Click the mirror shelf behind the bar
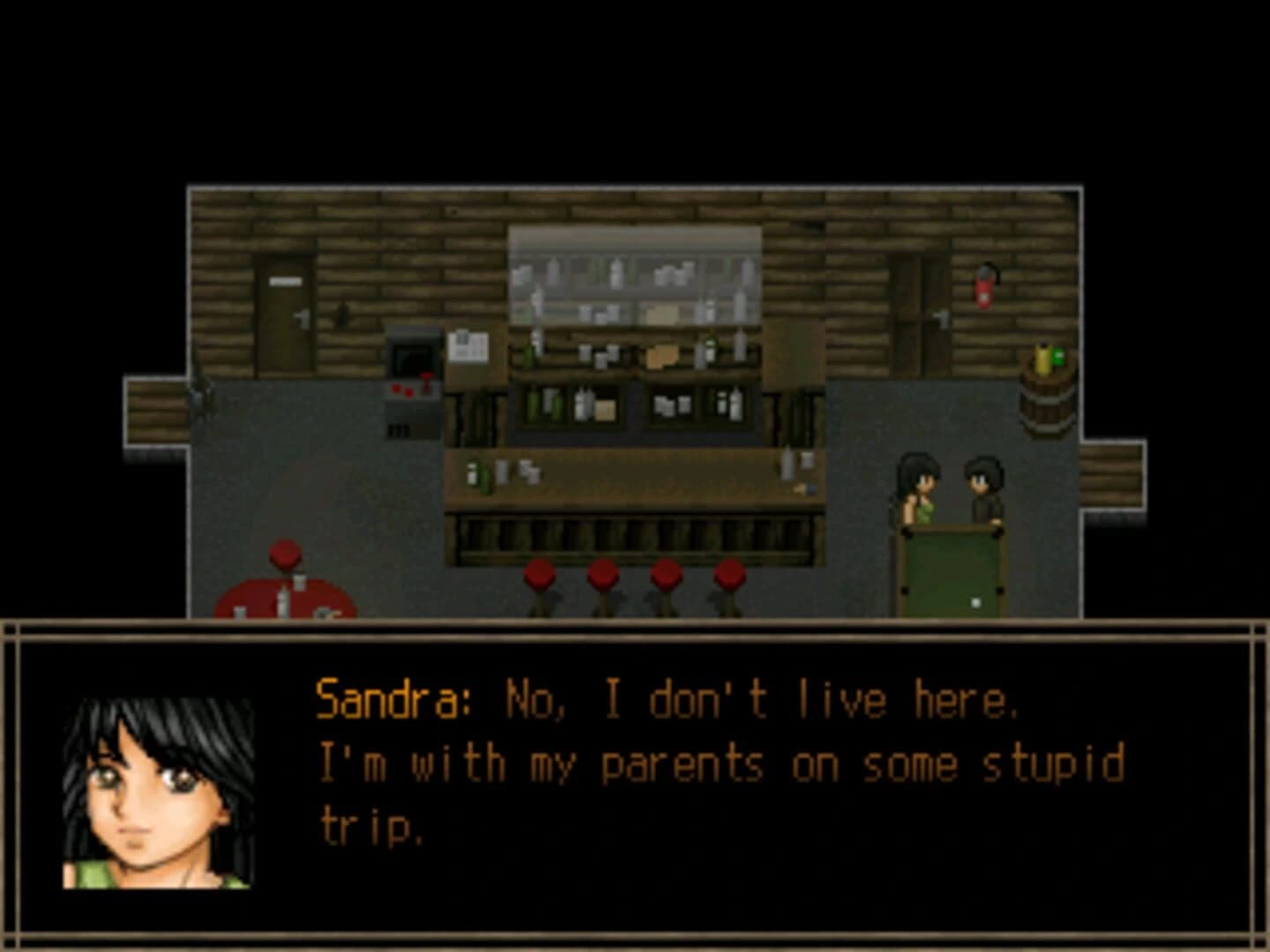Image resolution: width=1270 pixels, height=952 pixels. coord(635,273)
